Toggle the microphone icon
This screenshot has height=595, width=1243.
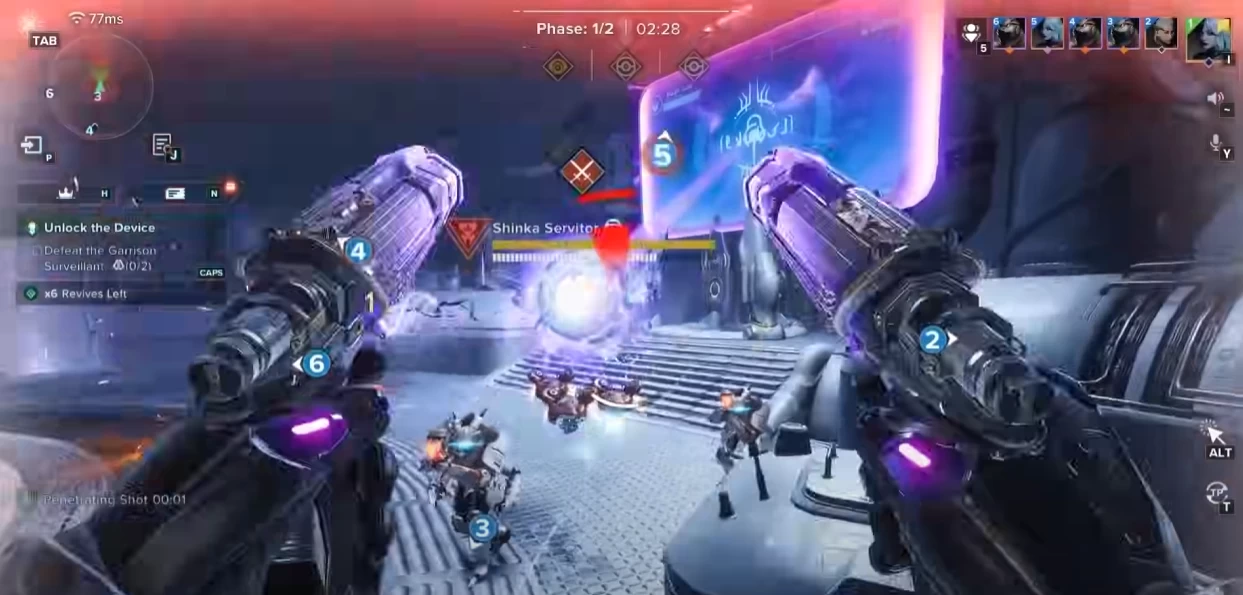[1217, 143]
